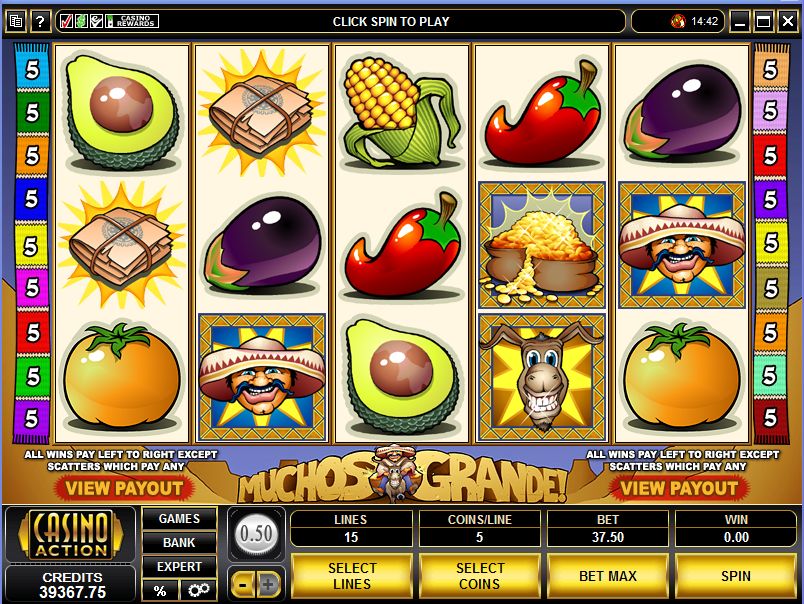Close the game window

click(x=786, y=20)
